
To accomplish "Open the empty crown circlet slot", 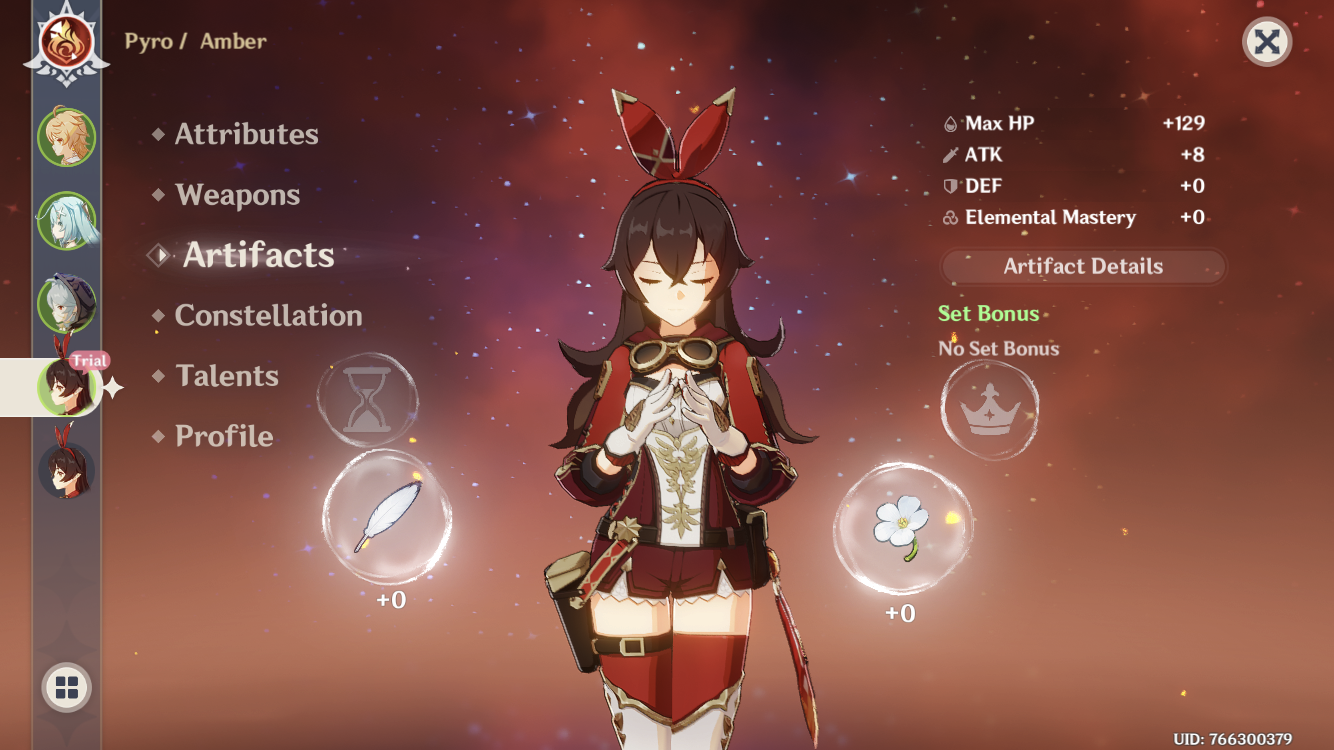I will [990, 410].
